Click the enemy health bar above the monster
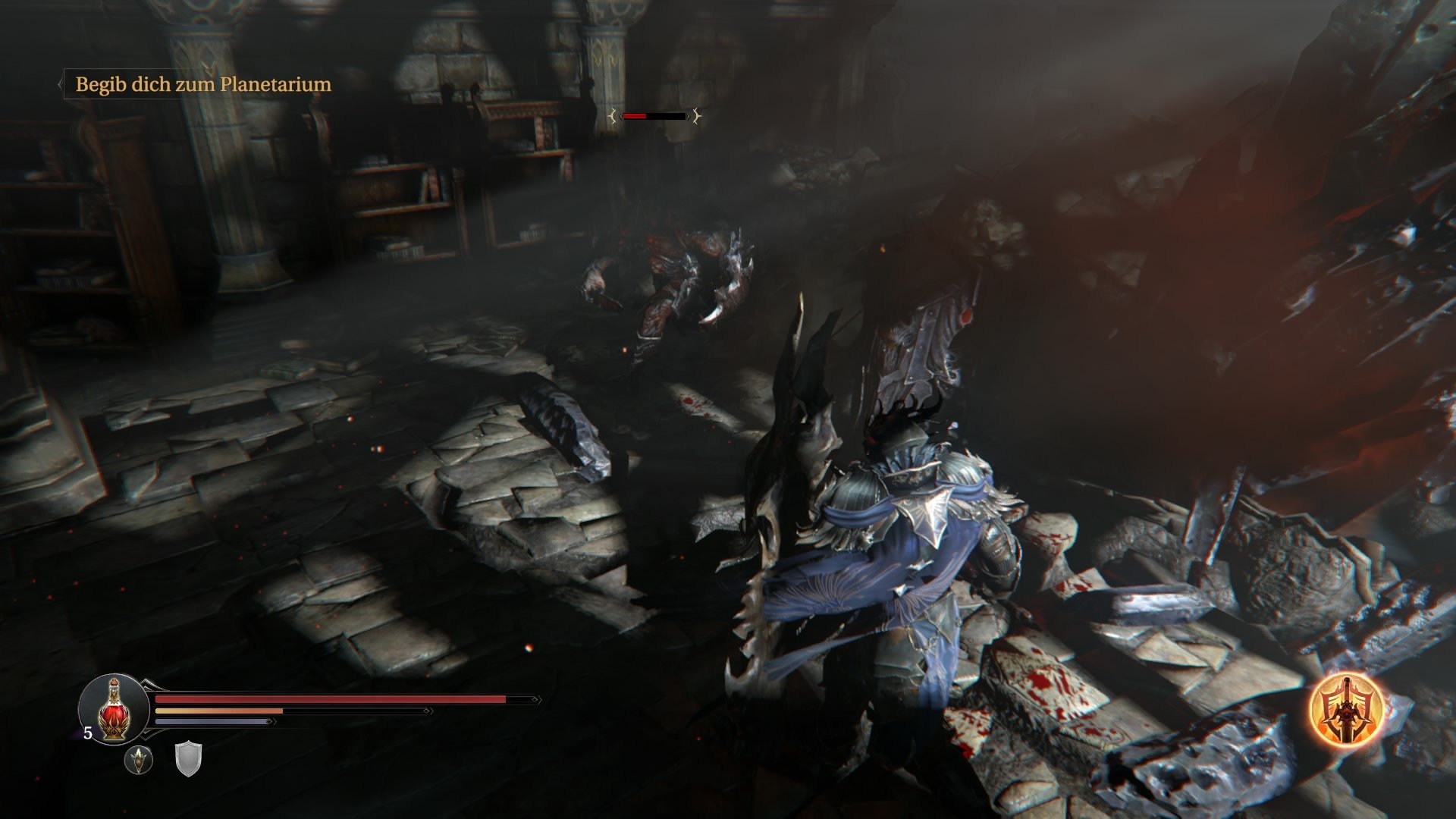The width and height of the screenshot is (1456, 819). point(654,116)
